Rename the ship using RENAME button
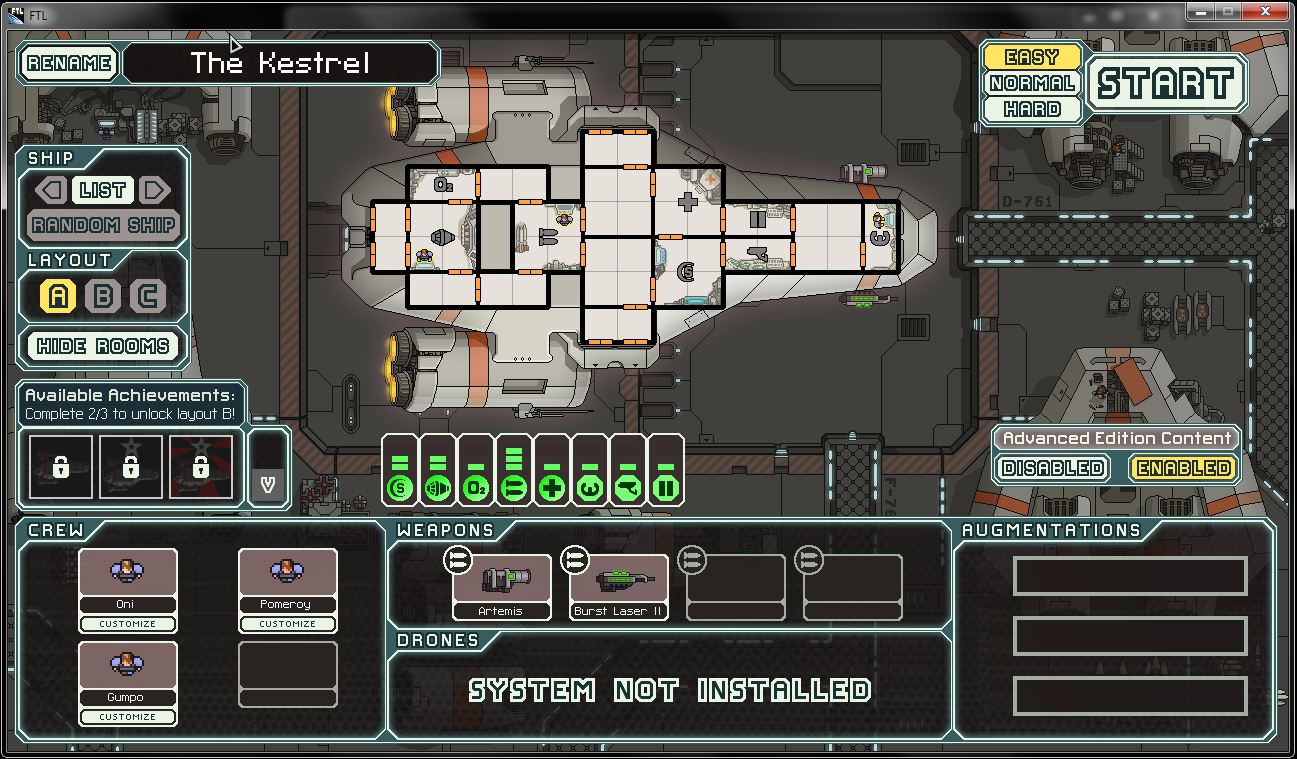This screenshot has height=759, width=1297. (69, 63)
